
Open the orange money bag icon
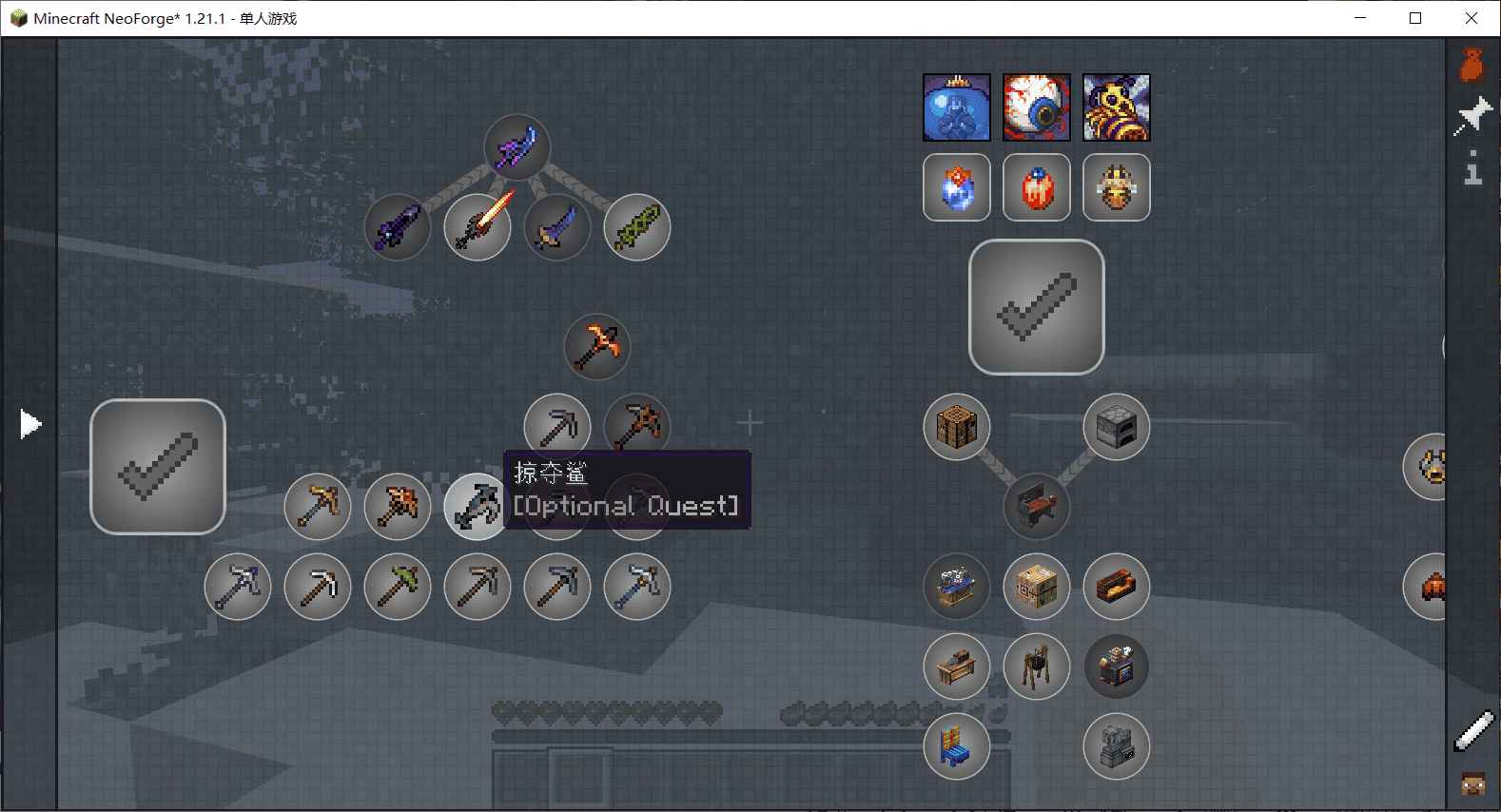[1472, 65]
